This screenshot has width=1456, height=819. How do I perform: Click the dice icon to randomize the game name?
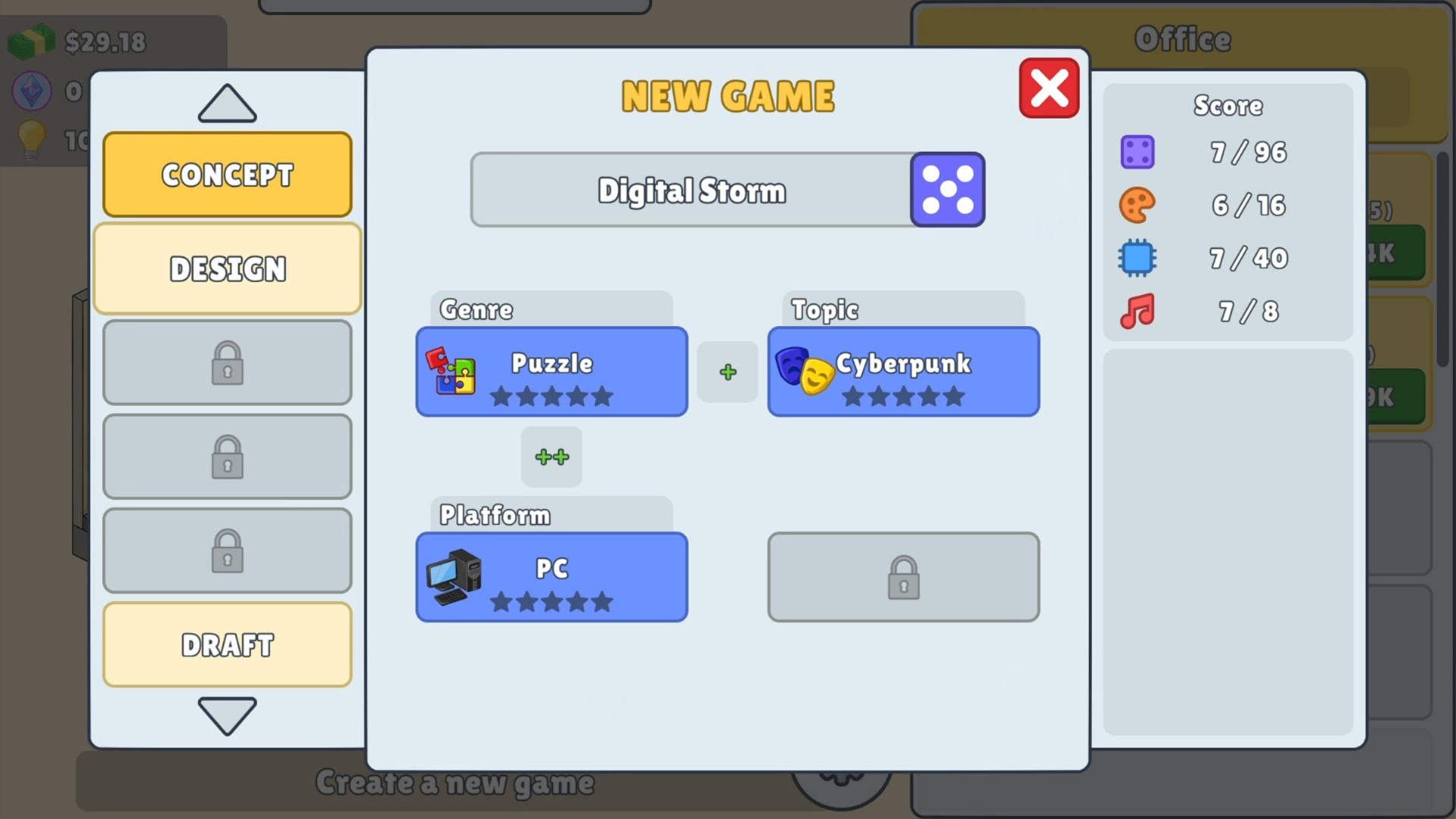pos(948,190)
